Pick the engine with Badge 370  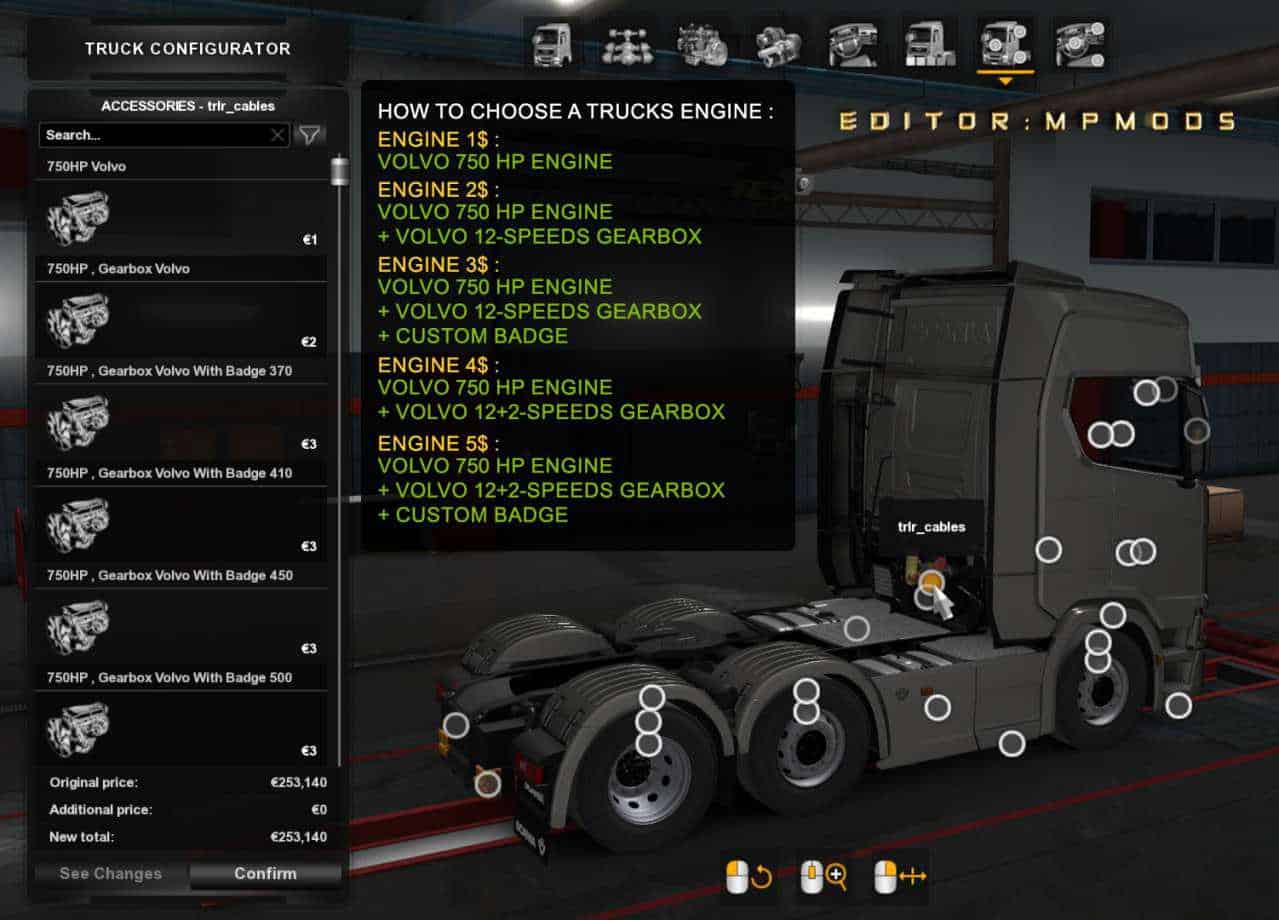coord(180,423)
